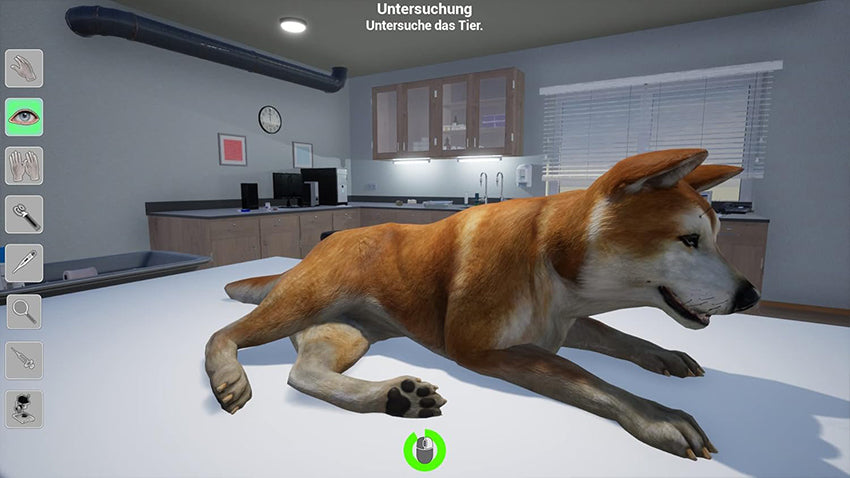Viewport: 850px width, 478px height.
Task: Activate the eye visual inspection tool
Action: (x=24, y=117)
